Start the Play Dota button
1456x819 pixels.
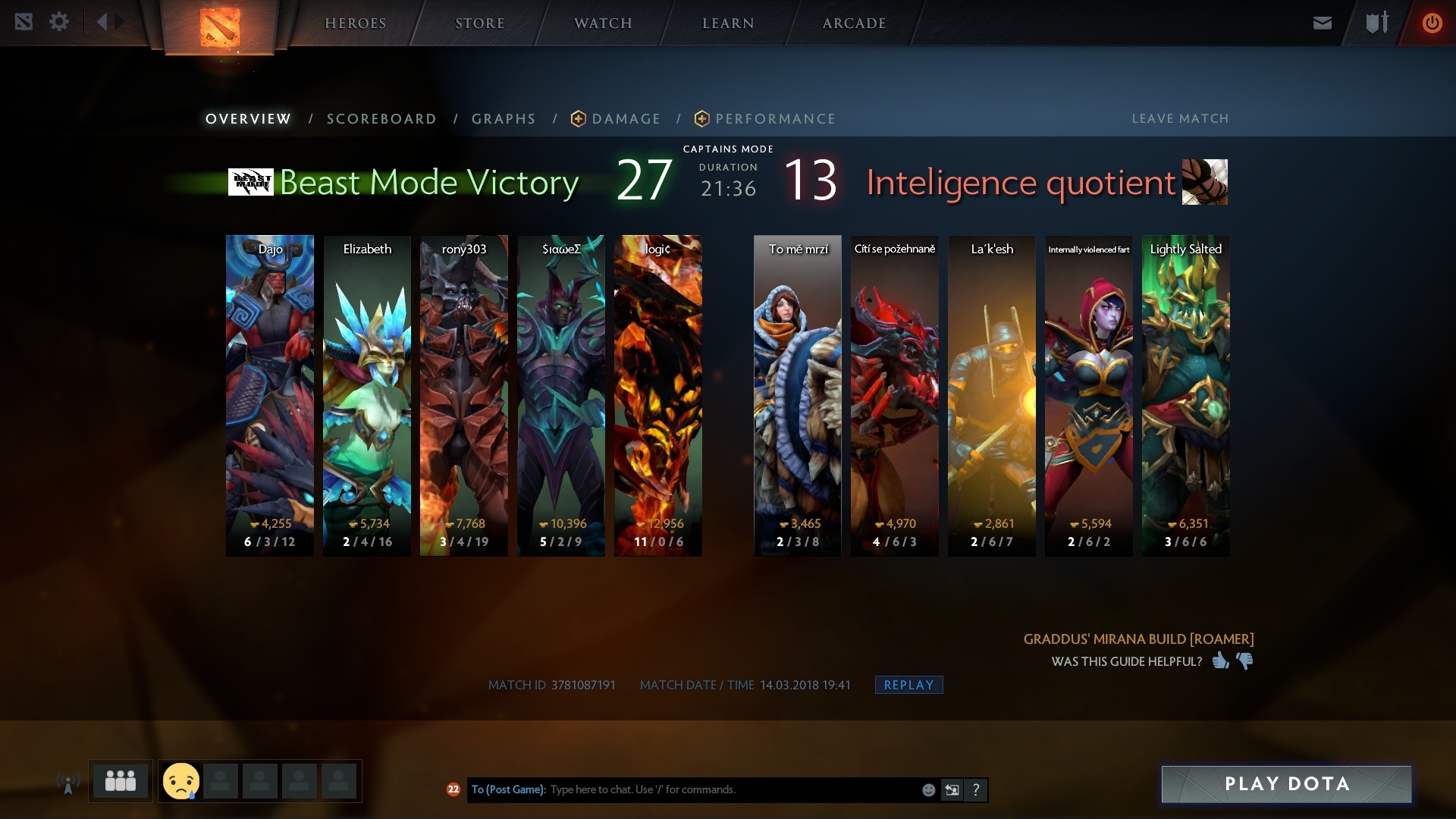click(x=1286, y=784)
